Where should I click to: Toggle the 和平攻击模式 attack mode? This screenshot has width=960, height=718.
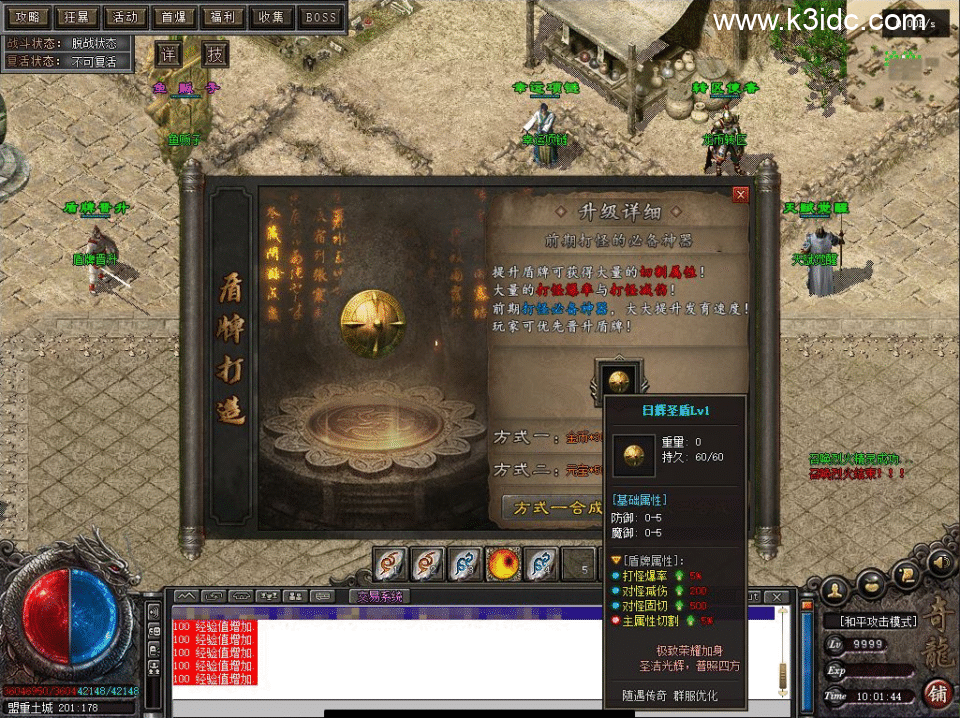pyautogui.click(x=879, y=621)
